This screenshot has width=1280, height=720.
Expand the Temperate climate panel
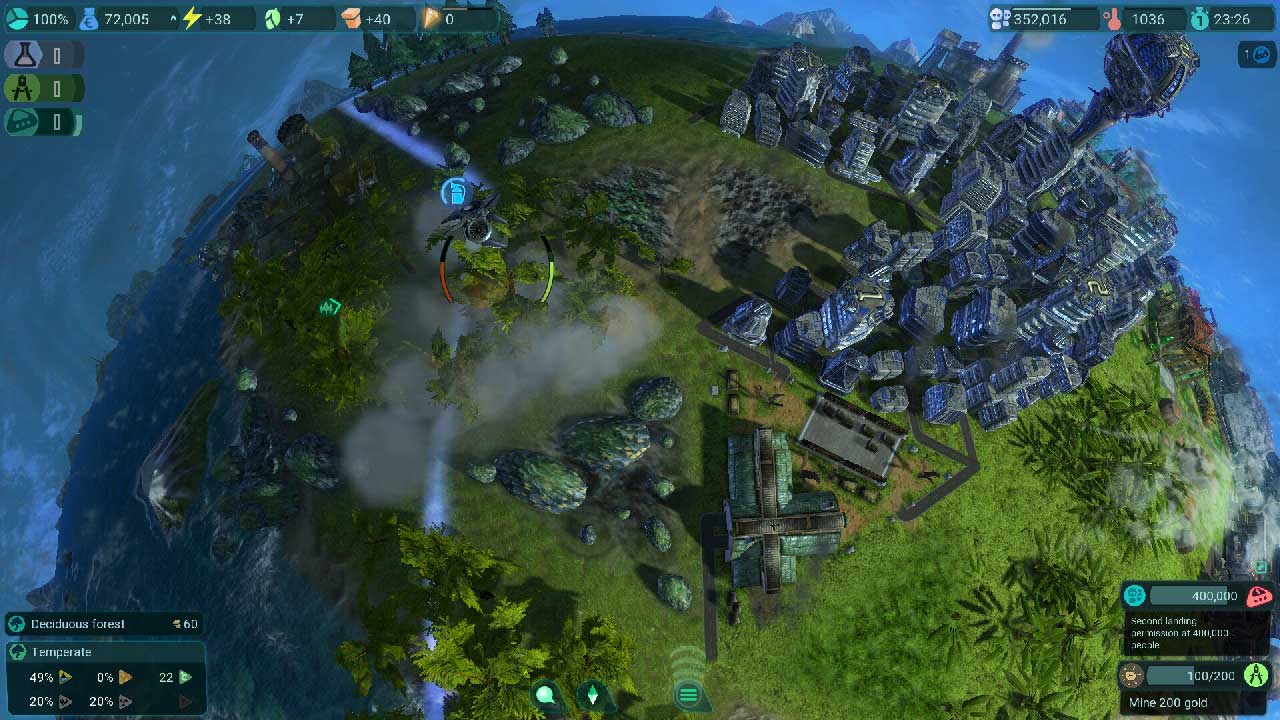coord(104,652)
